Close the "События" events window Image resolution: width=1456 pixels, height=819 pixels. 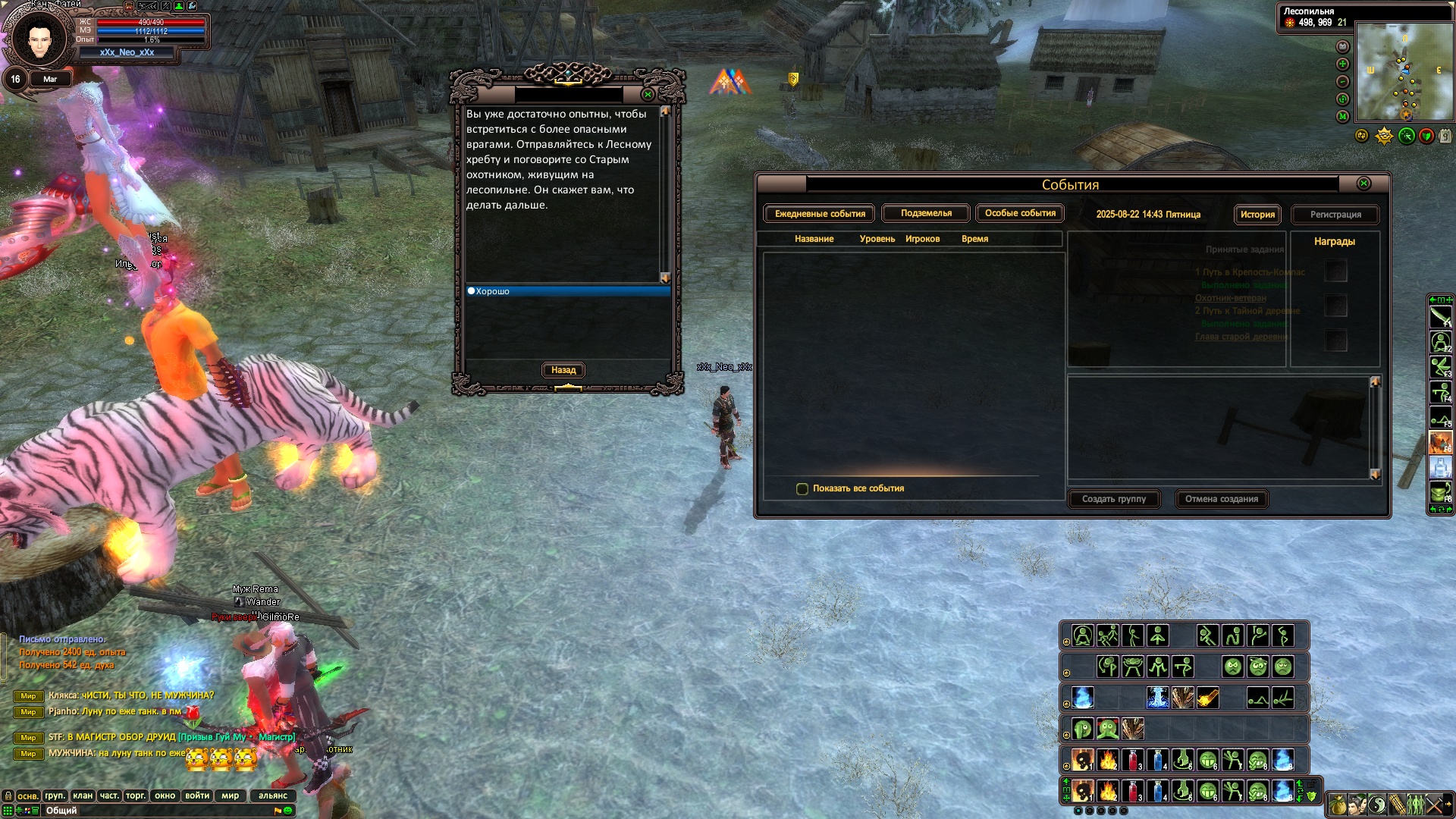point(1363,184)
